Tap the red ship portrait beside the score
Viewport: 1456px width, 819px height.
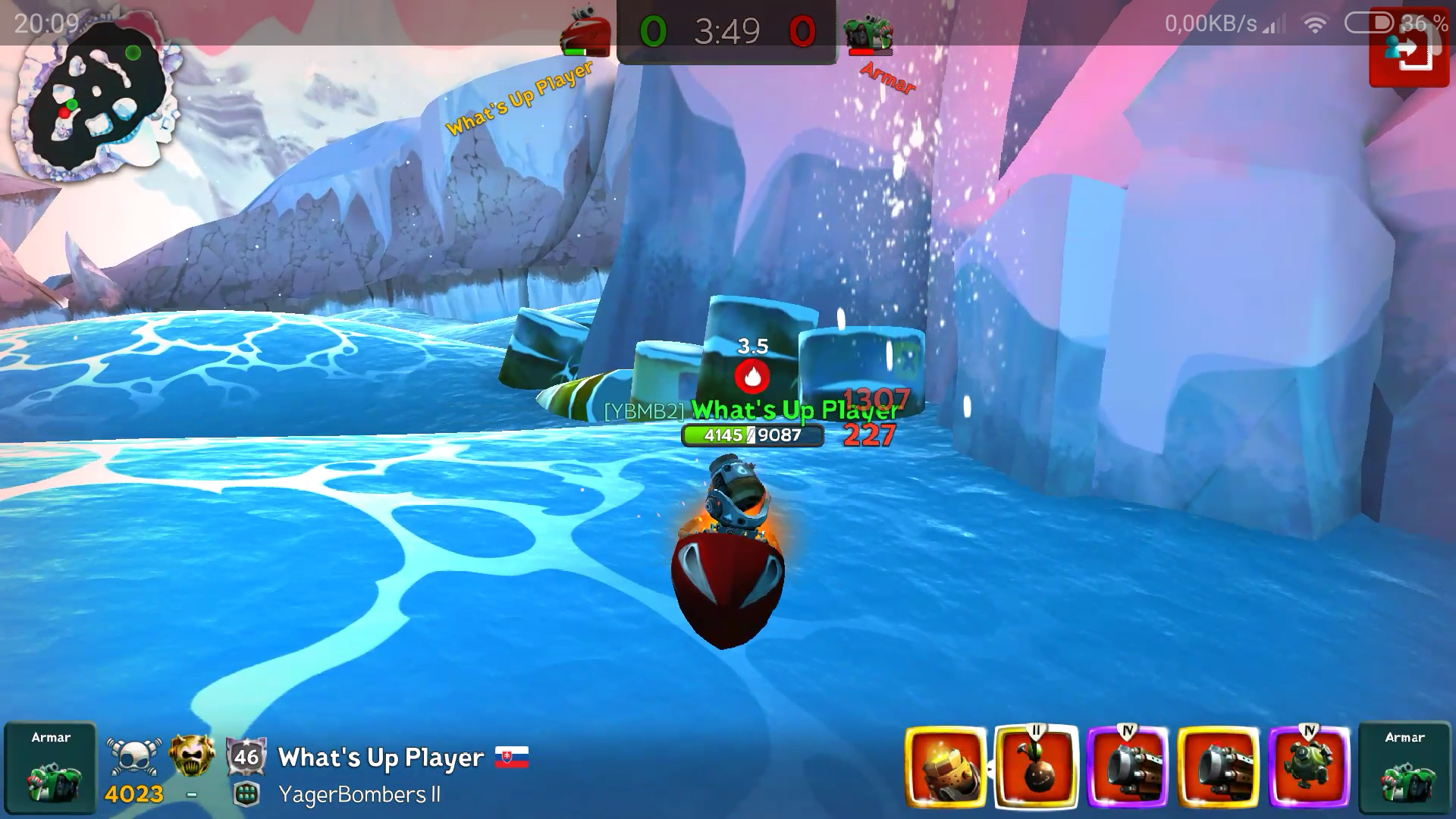[x=585, y=33]
